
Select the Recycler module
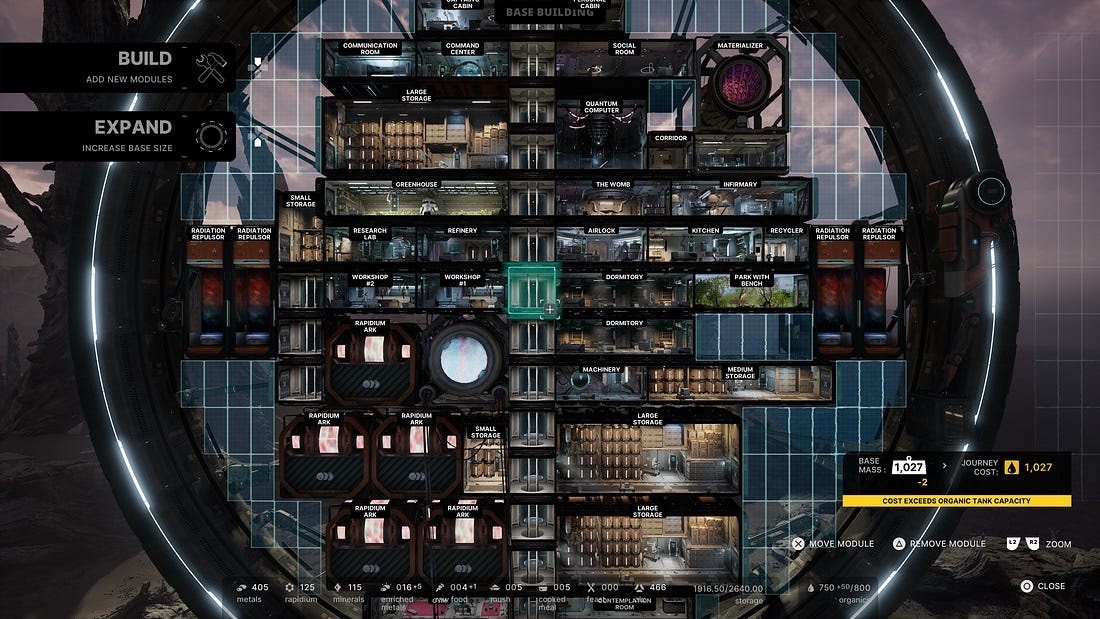(786, 246)
